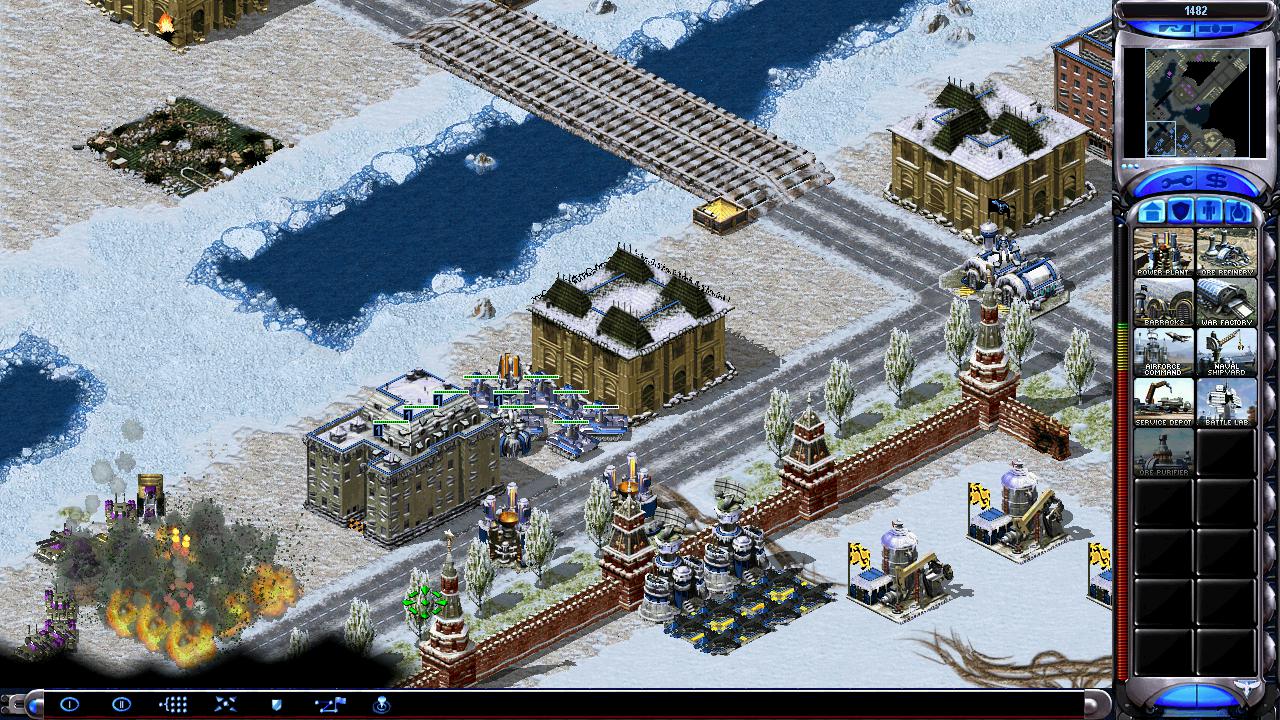1280x720 pixels.
Task: Queue a Barracks for construction
Action: [x=1163, y=301]
